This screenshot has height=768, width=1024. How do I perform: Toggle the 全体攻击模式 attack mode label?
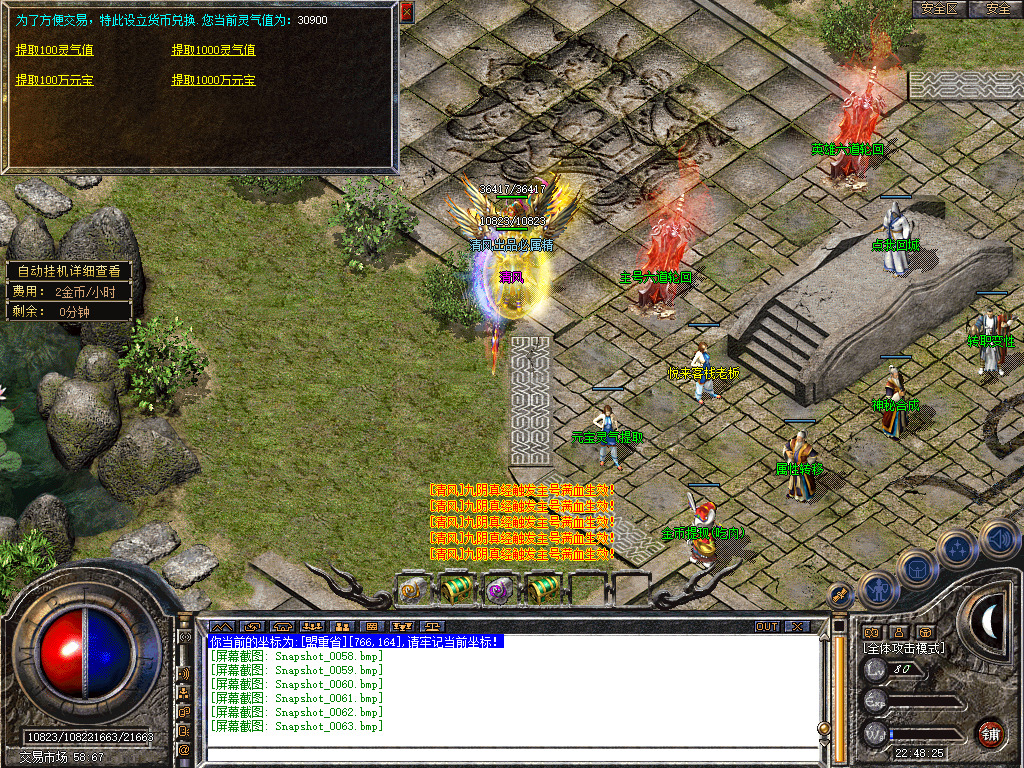[904, 648]
